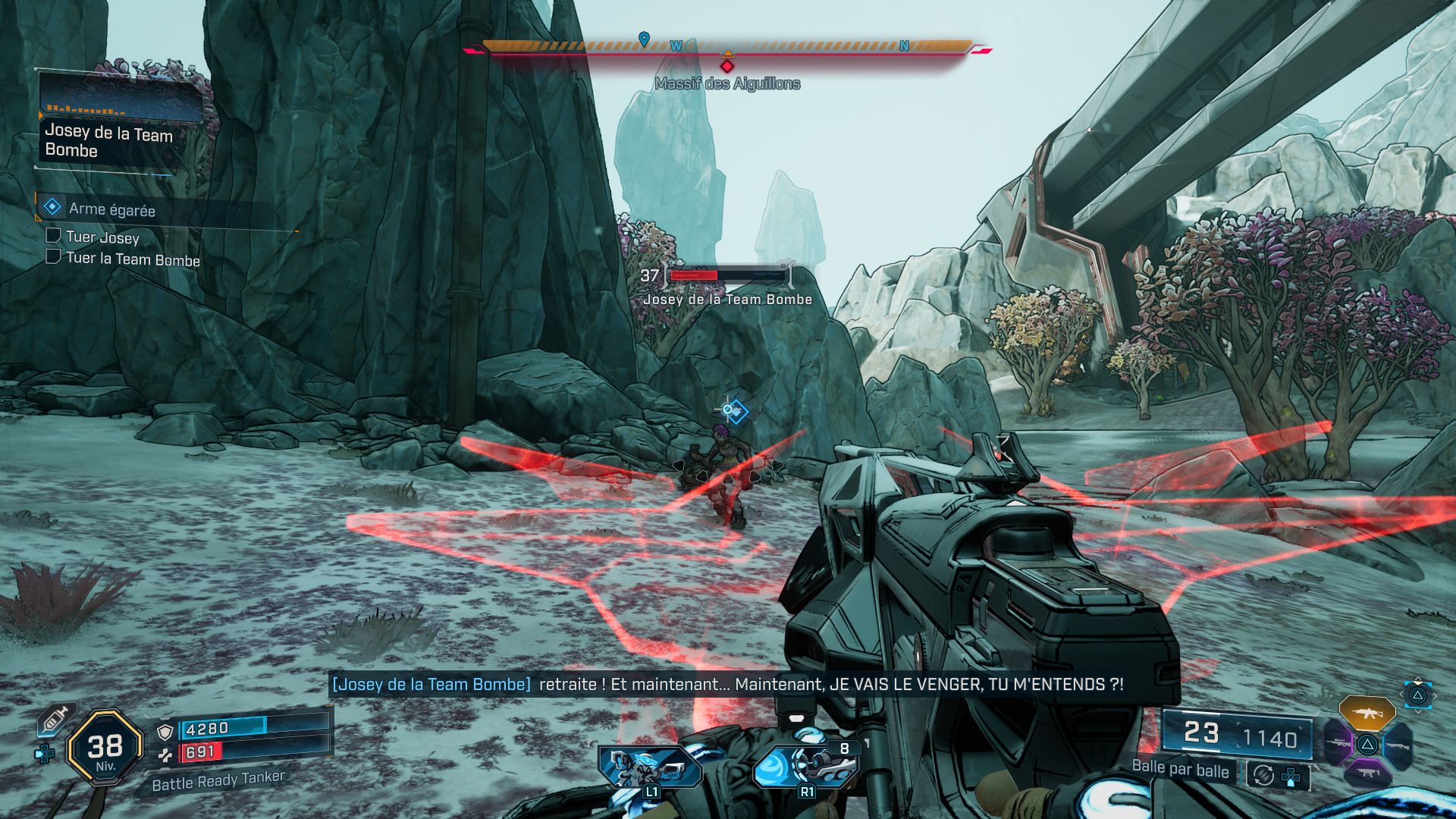
Task: Use the repair kit syringe icon
Action: pyautogui.click(x=55, y=719)
